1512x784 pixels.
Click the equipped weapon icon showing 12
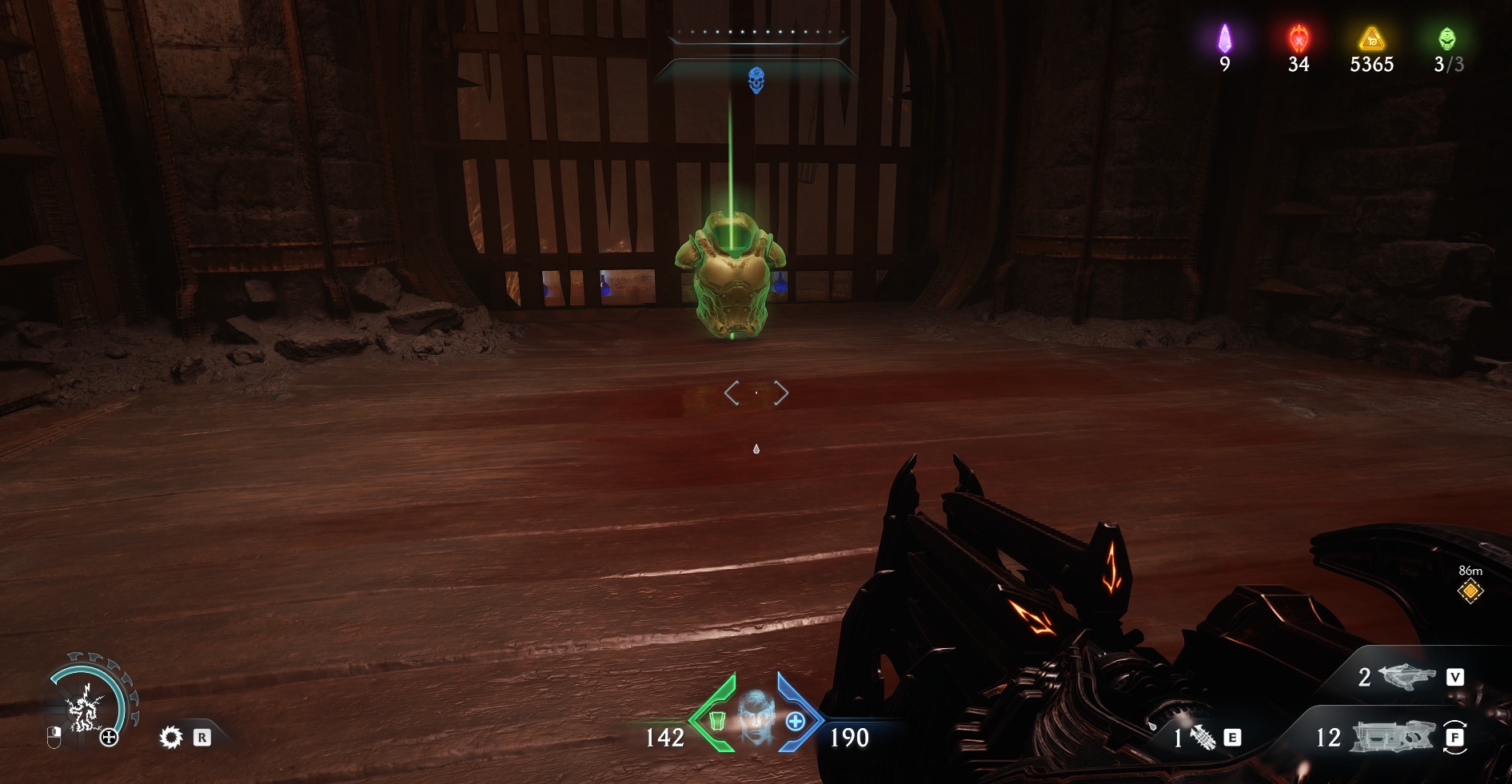(x=1391, y=736)
